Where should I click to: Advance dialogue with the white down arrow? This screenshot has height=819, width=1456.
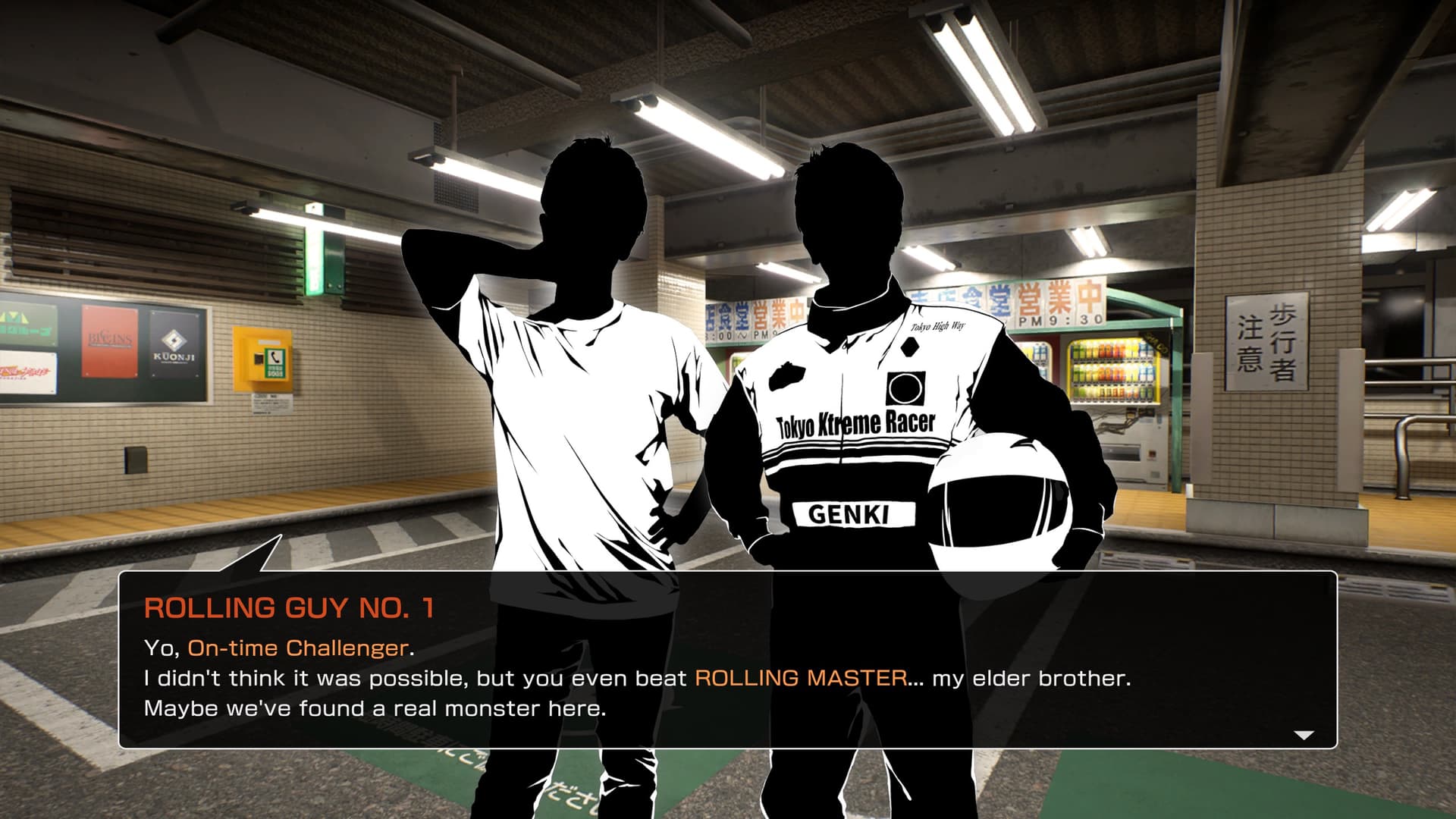[1303, 735]
